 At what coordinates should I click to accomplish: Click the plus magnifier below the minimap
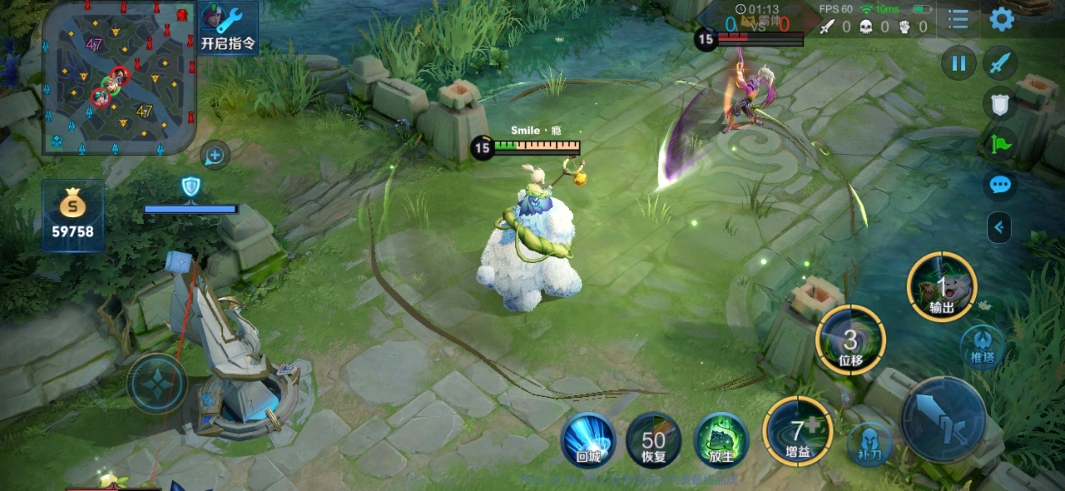(215, 155)
